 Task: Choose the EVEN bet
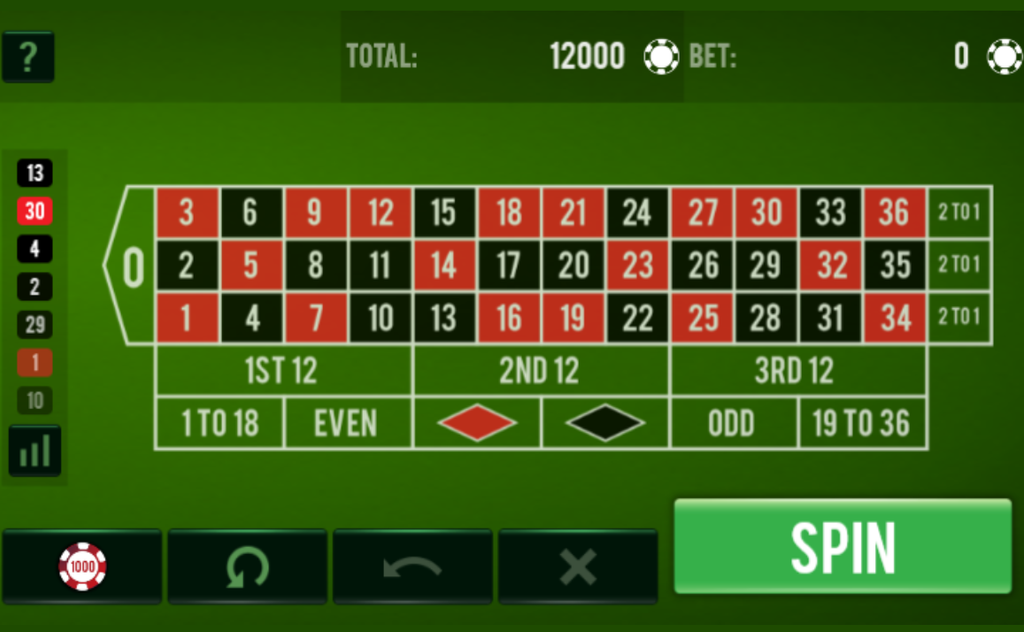click(347, 423)
